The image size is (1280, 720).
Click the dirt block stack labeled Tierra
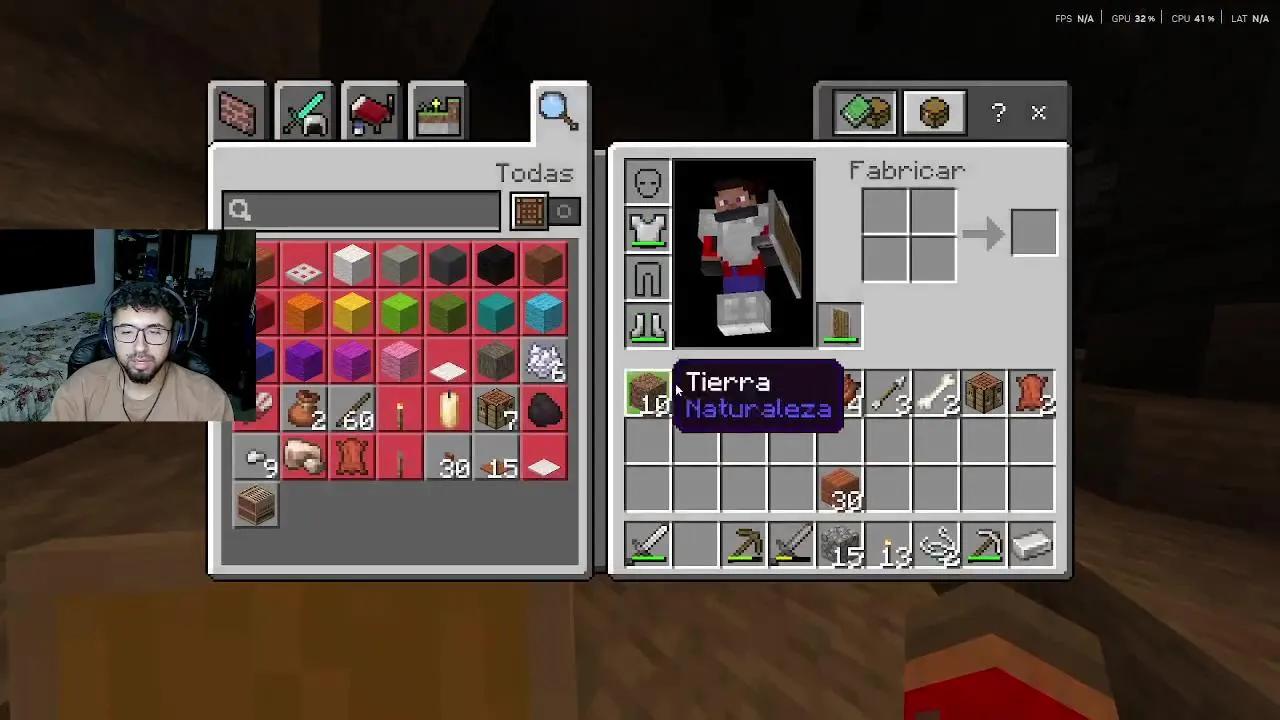click(x=648, y=394)
